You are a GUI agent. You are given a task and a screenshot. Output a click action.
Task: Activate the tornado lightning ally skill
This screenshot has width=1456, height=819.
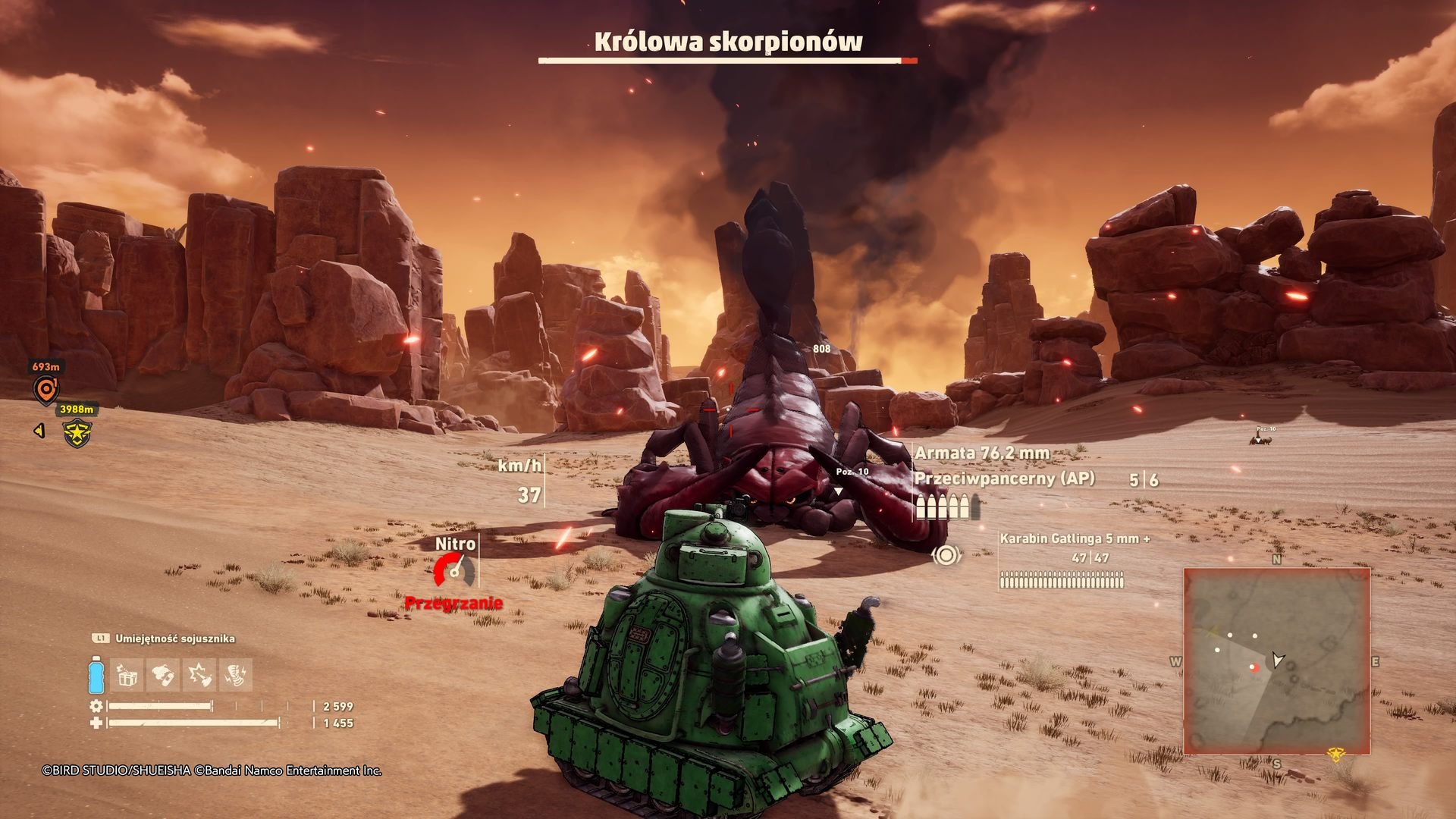pyautogui.click(x=236, y=675)
